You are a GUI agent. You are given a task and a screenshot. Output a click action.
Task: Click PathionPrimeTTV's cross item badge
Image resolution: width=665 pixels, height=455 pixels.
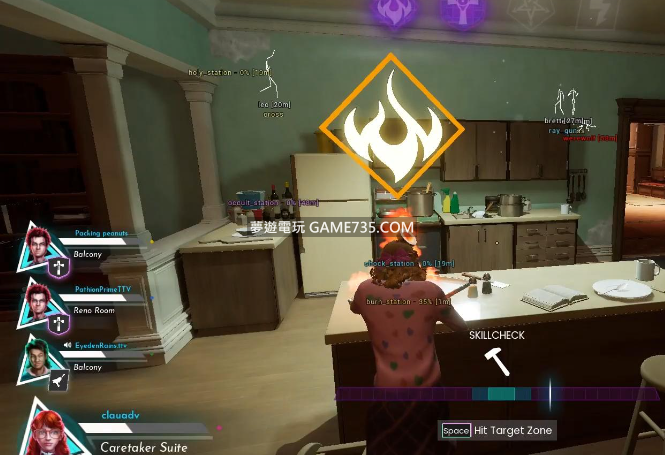click(x=59, y=323)
